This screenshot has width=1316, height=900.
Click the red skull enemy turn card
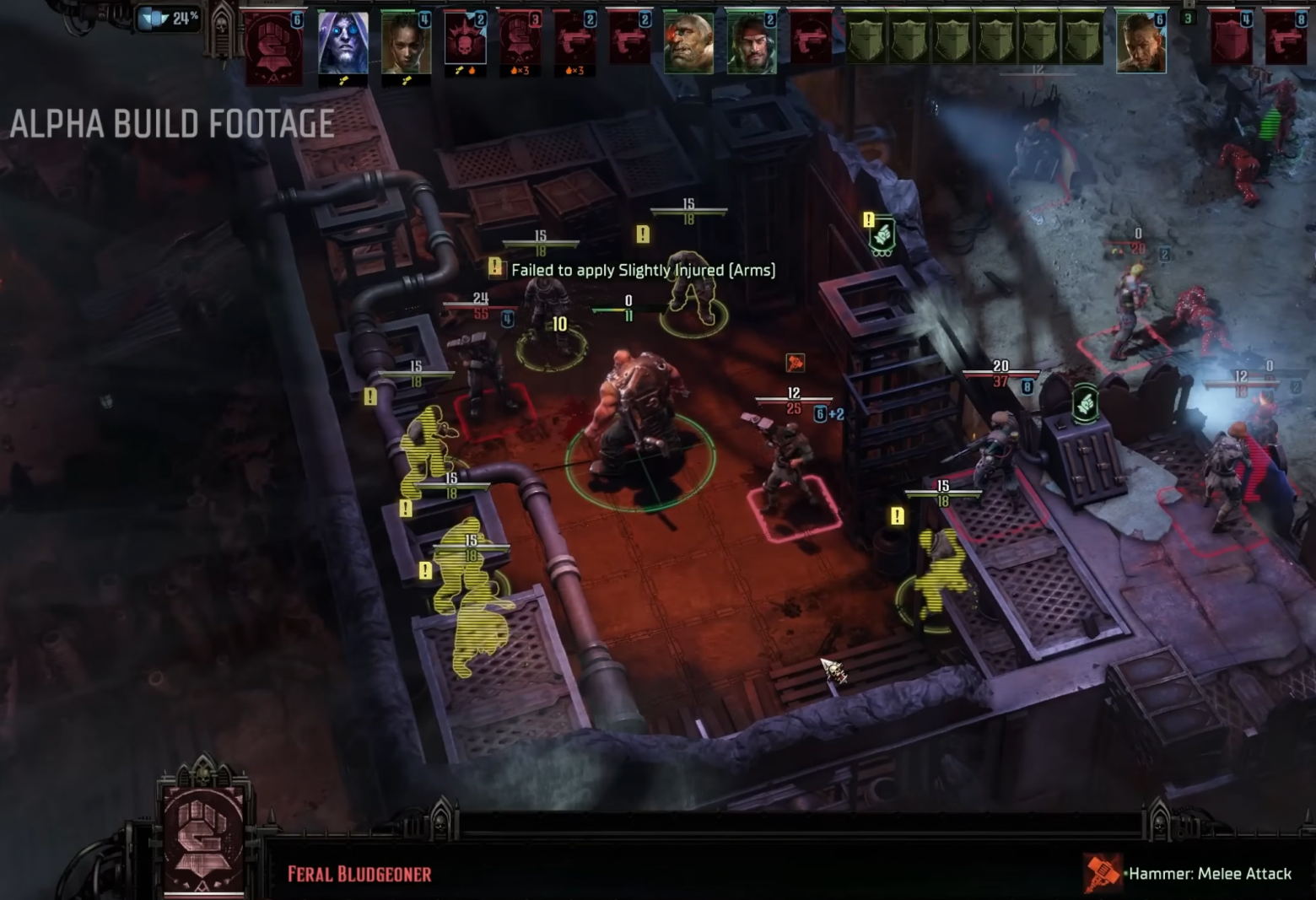[x=465, y=41]
